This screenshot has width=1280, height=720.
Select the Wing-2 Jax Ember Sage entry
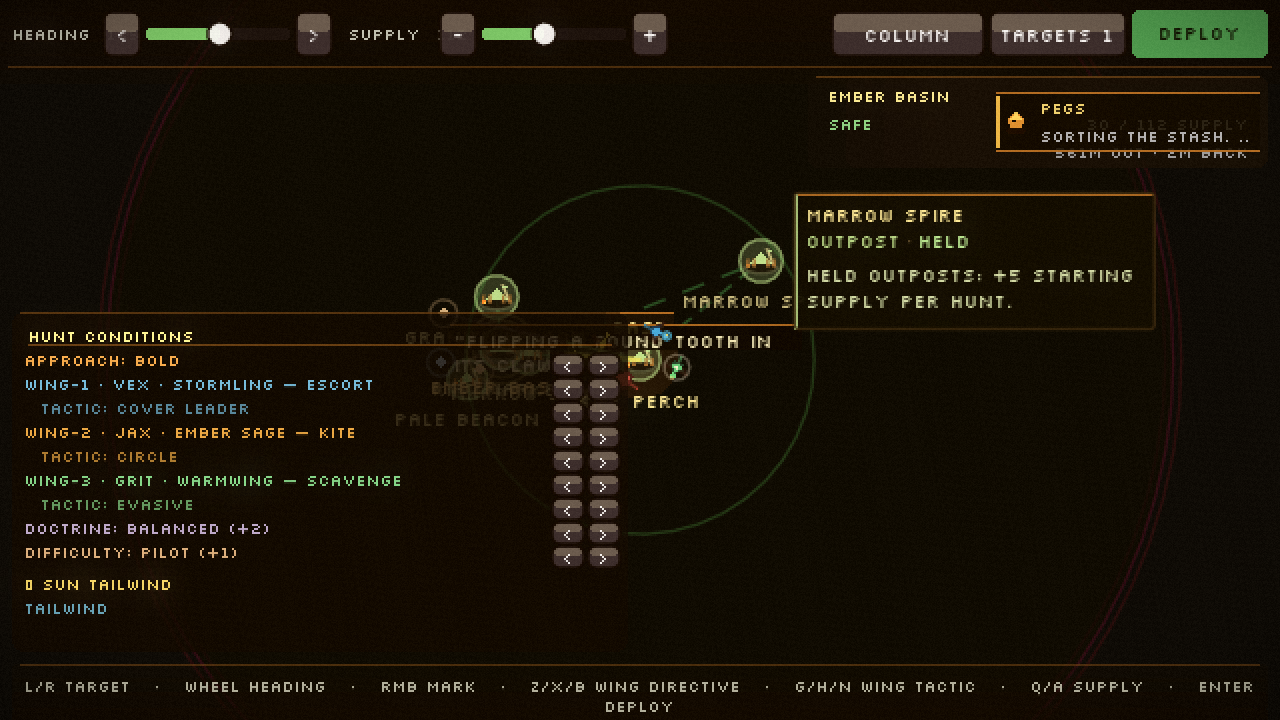point(190,433)
